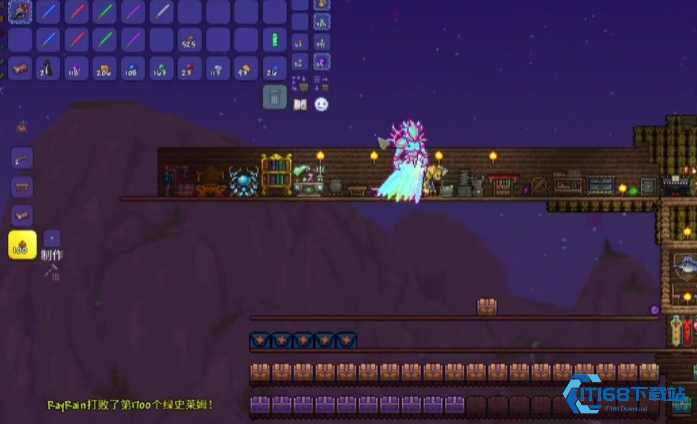Viewport: 697px width, 424px height.
Task: Select the white phasesaber slot
Action: 161,12
